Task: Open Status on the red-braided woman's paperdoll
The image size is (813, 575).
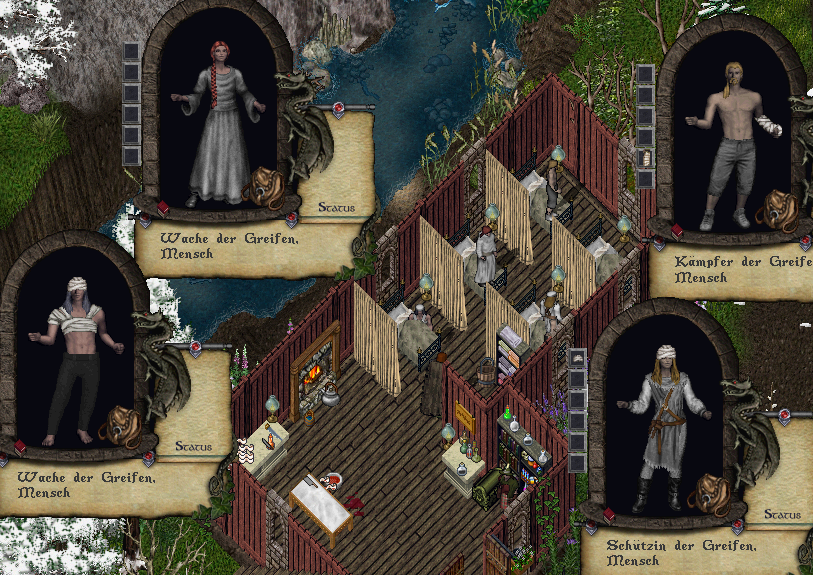Action: point(329,208)
